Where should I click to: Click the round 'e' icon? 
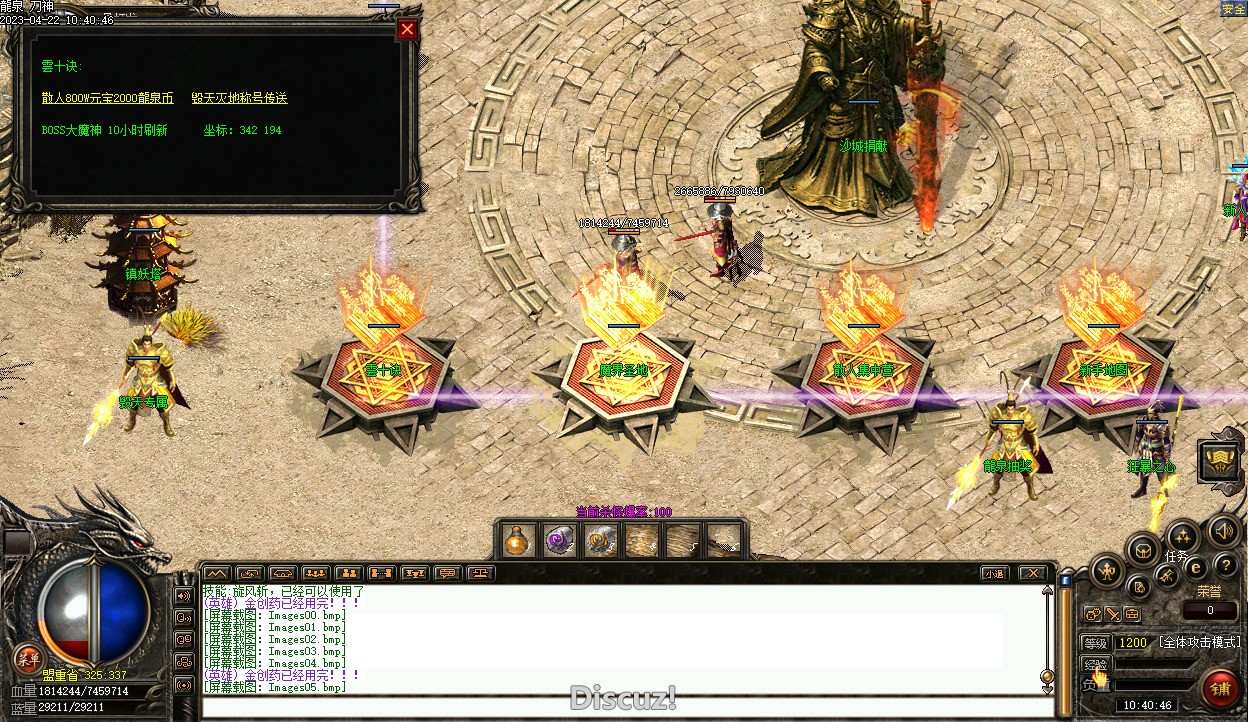click(x=1196, y=567)
